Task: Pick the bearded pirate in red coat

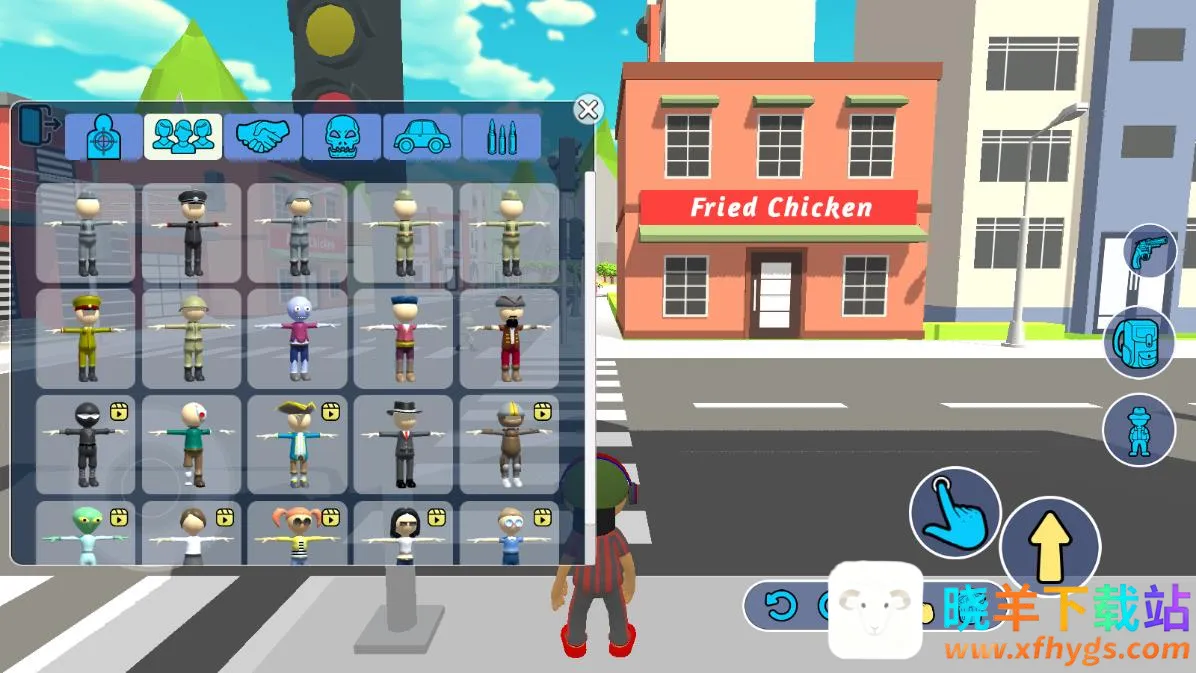Action: (509, 338)
